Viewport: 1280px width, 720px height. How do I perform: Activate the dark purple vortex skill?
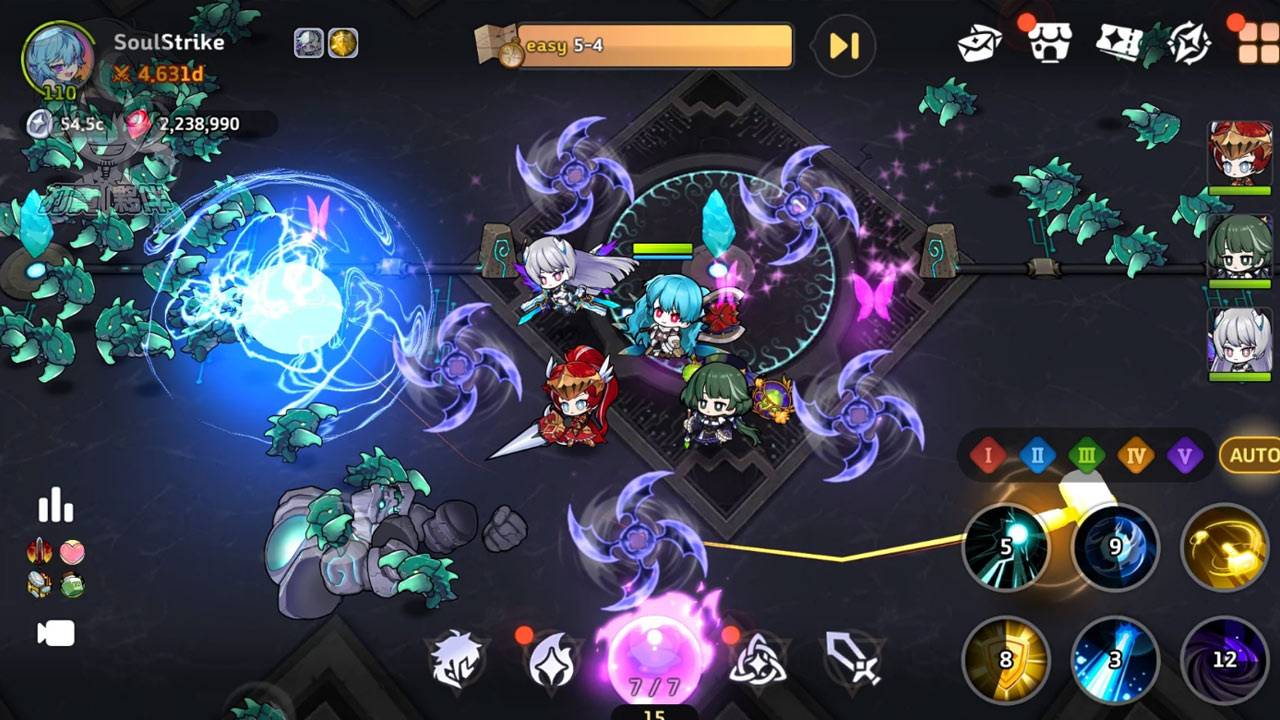pyautogui.click(x=1224, y=659)
